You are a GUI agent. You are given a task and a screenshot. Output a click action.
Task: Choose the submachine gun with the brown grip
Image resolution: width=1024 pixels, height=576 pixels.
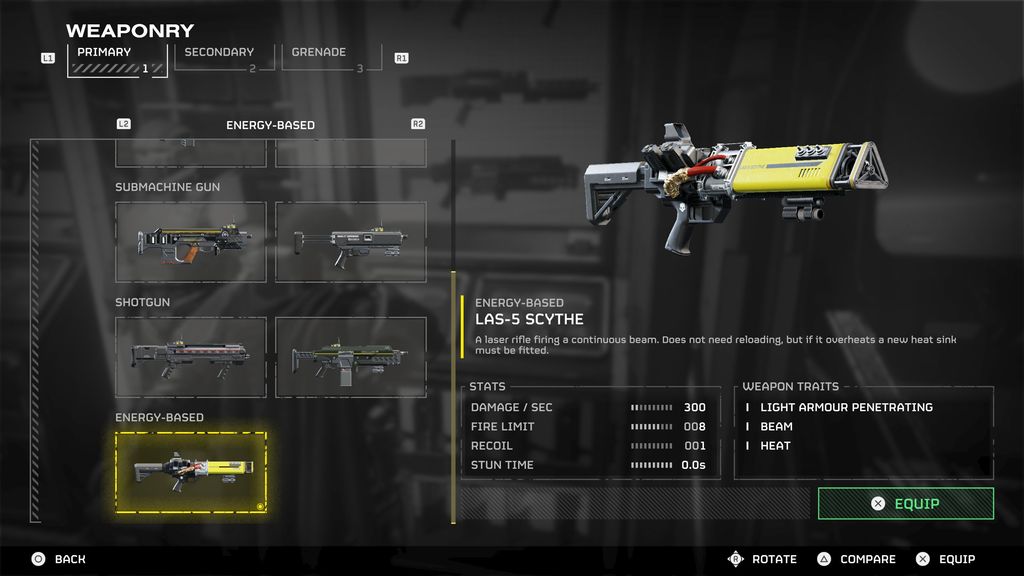pos(191,242)
